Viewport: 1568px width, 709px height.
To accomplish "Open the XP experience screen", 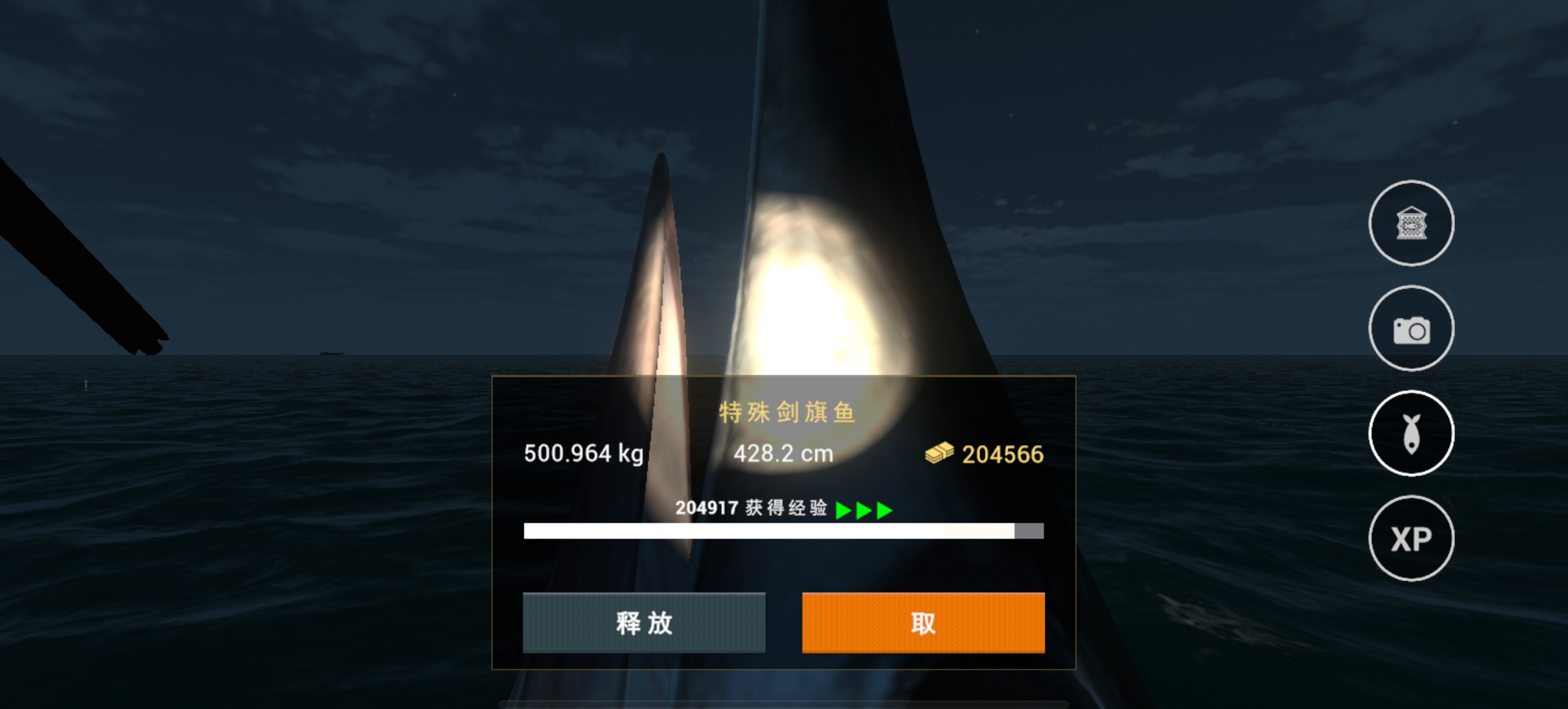I will coord(1411,538).
